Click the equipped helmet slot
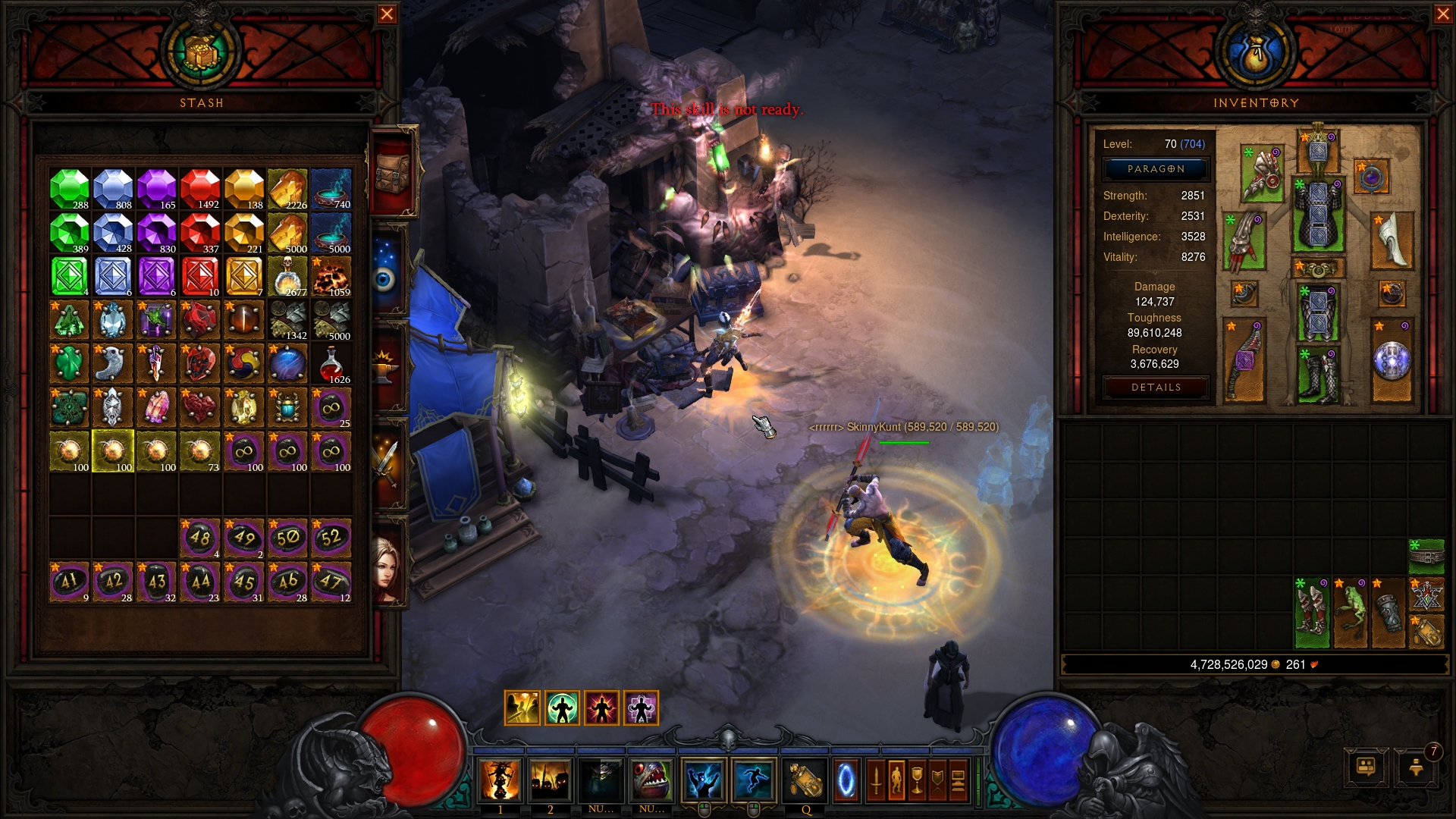Screen dimensions: 1456x819 1319,150
